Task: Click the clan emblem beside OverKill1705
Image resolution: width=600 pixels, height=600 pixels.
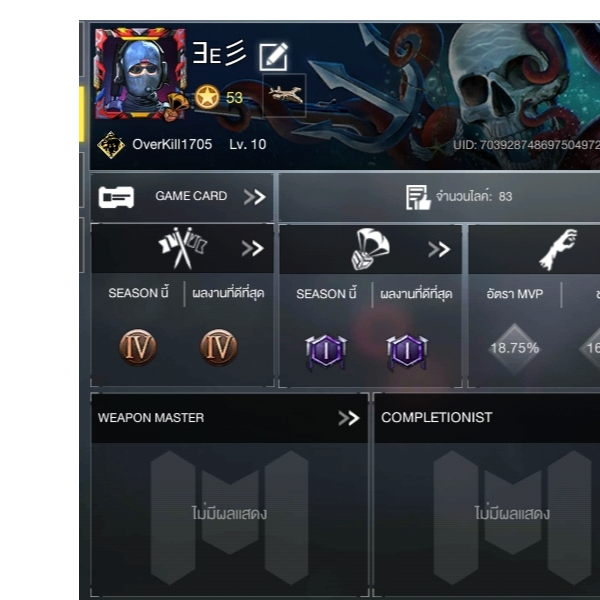Action: 110,145
